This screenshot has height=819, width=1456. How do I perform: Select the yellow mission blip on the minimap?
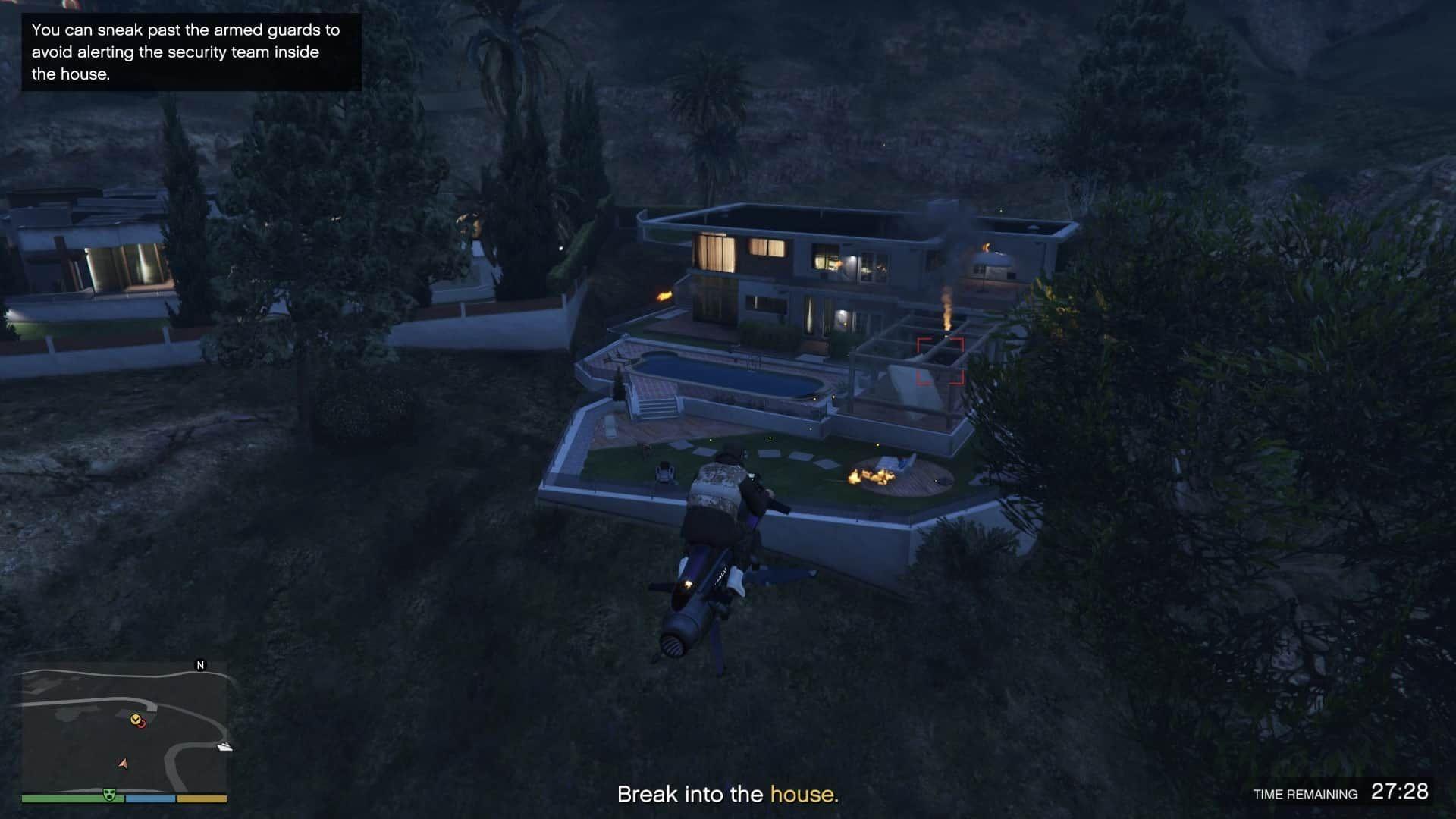coord(136,719)
